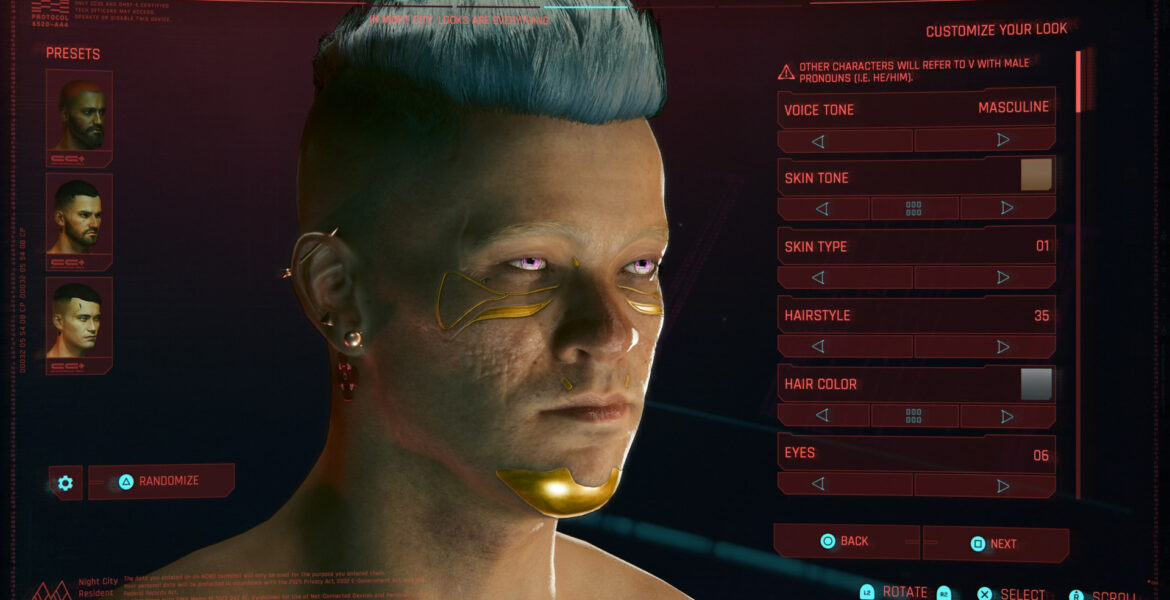Randomize the character appearance
This screenshot has height=600, width=1170.
point(161,481)
